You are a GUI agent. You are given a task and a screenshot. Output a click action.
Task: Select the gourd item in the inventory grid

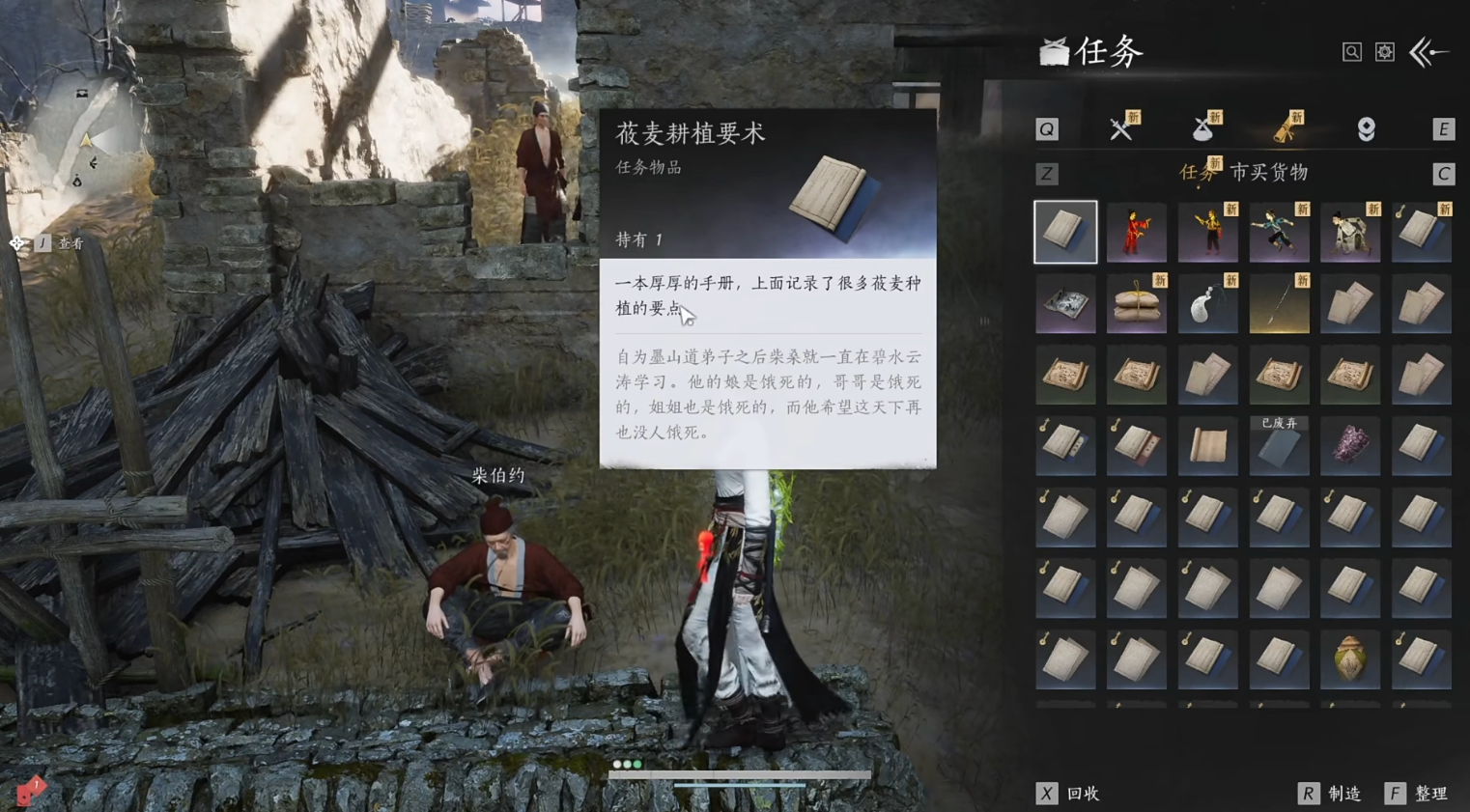click(x=1350, y=658)
